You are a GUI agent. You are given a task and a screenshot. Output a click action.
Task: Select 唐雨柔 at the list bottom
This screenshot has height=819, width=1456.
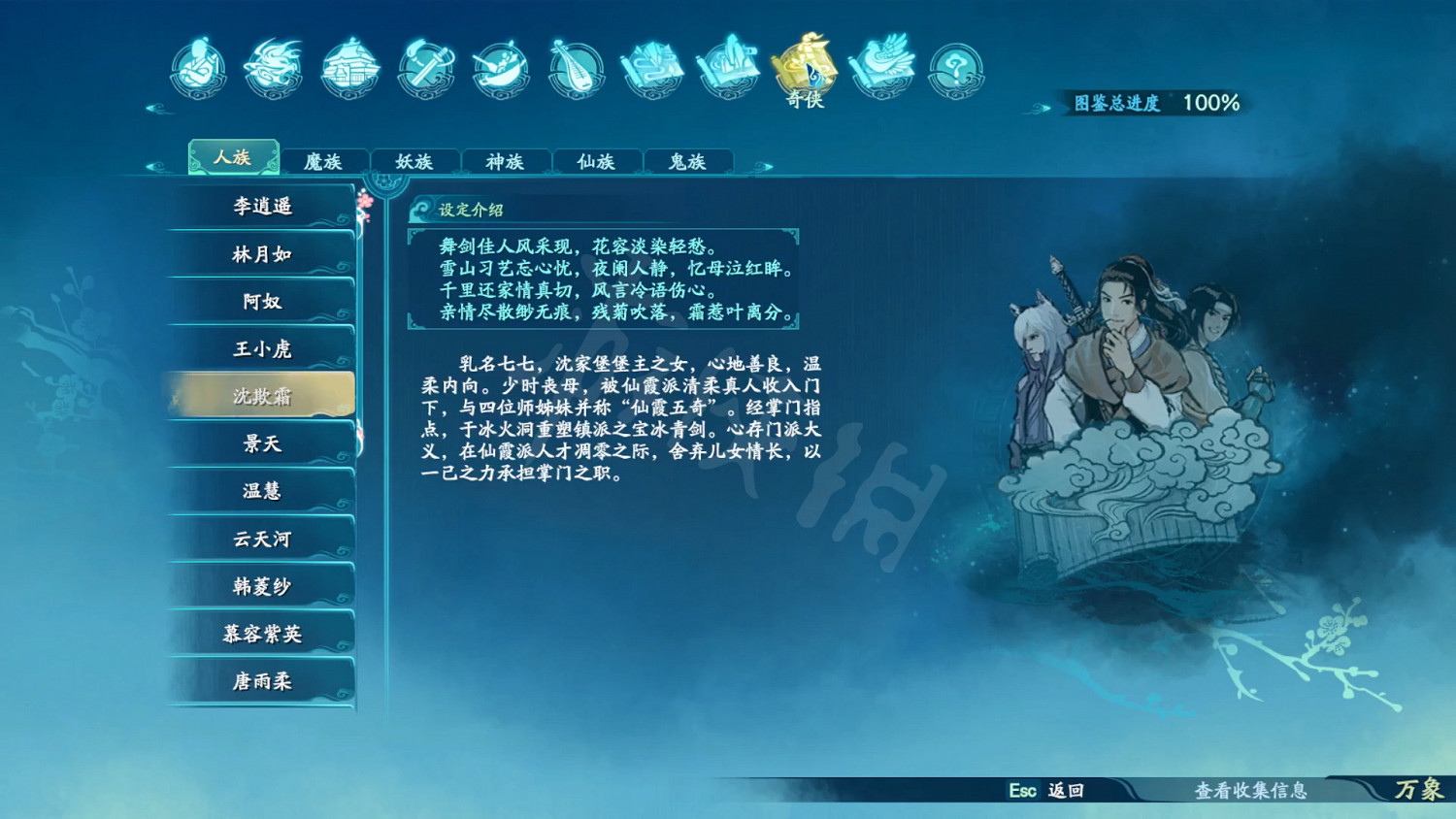pyautogui.click(x=260, y=681)
